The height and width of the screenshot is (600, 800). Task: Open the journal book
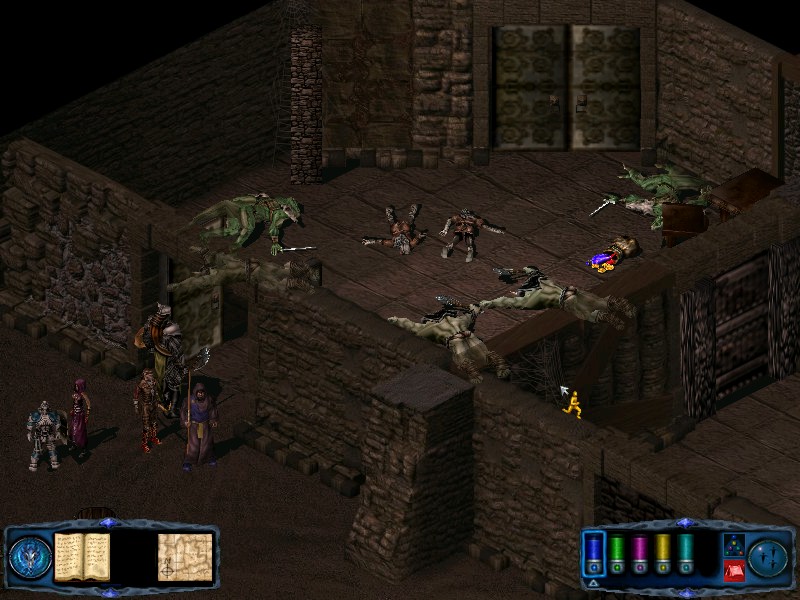point(81,557)
